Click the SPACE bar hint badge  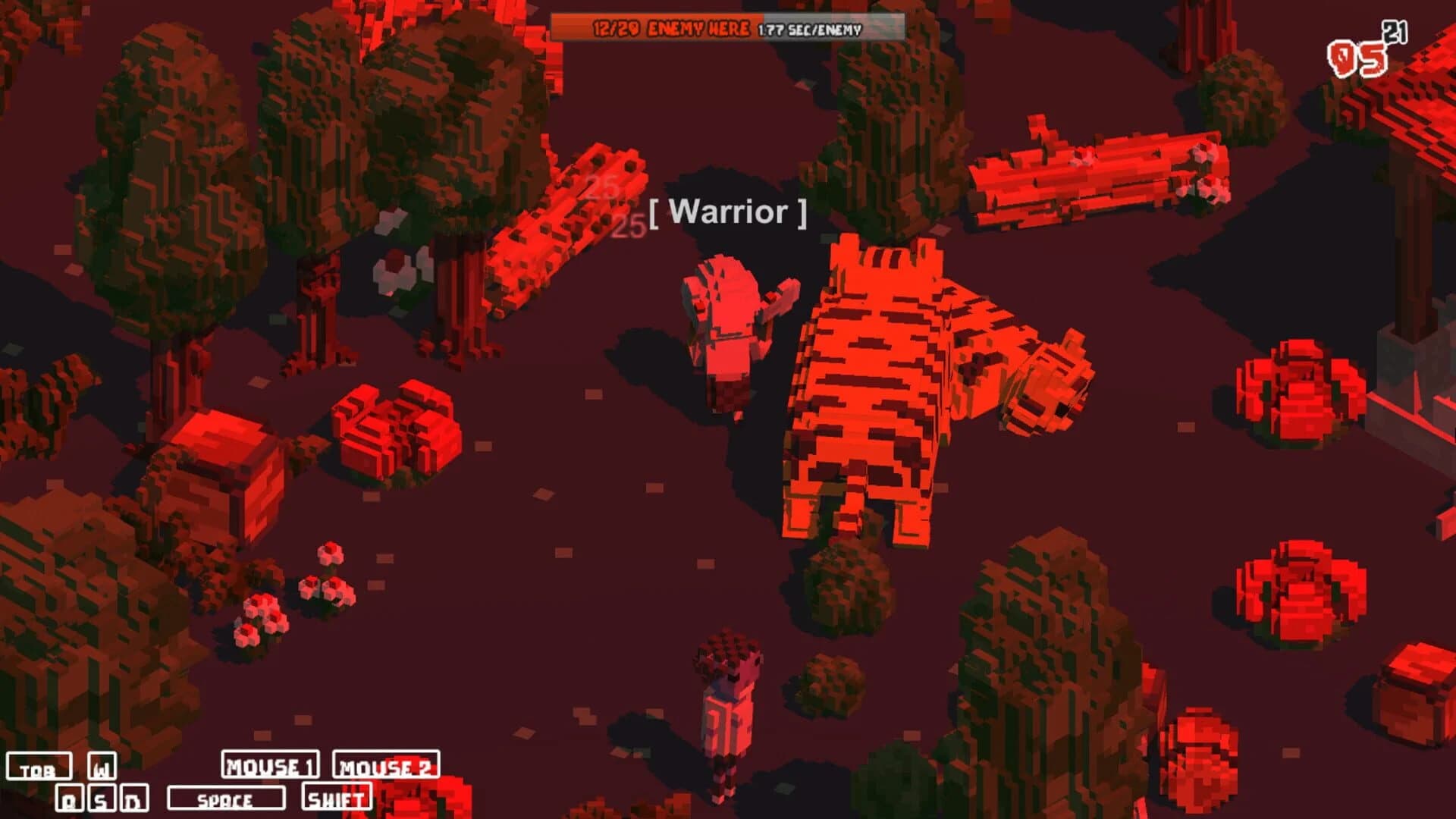(227, 799)
